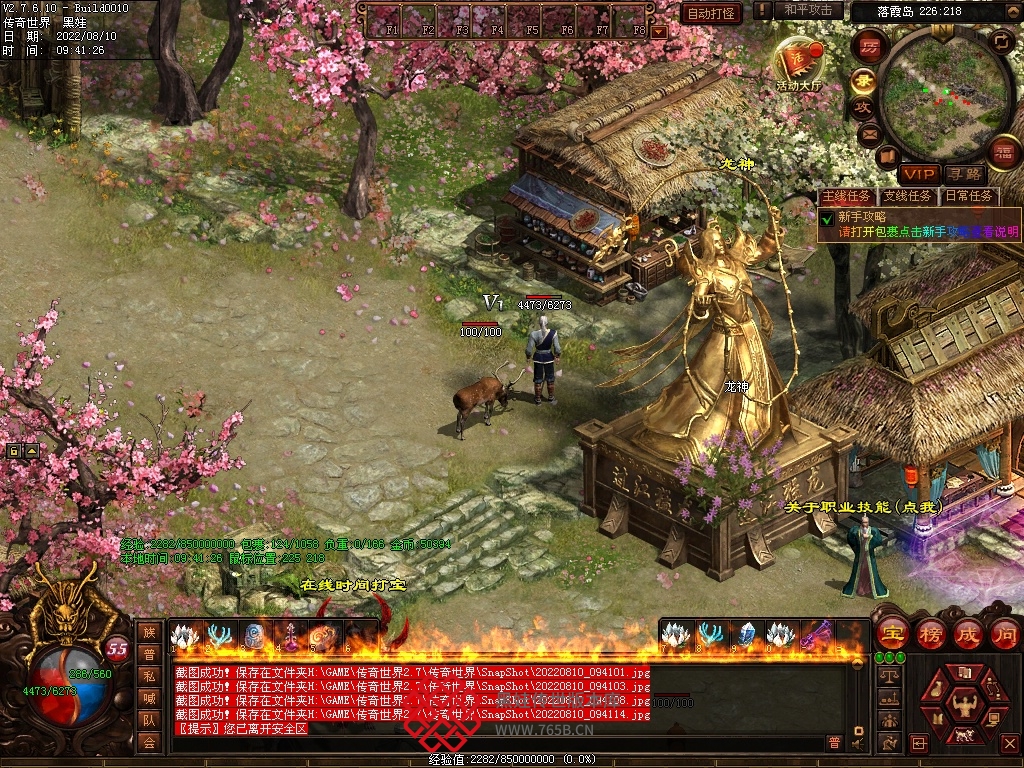
Task: Use the purple potion in slot 4
Action: tap(292, 636)
